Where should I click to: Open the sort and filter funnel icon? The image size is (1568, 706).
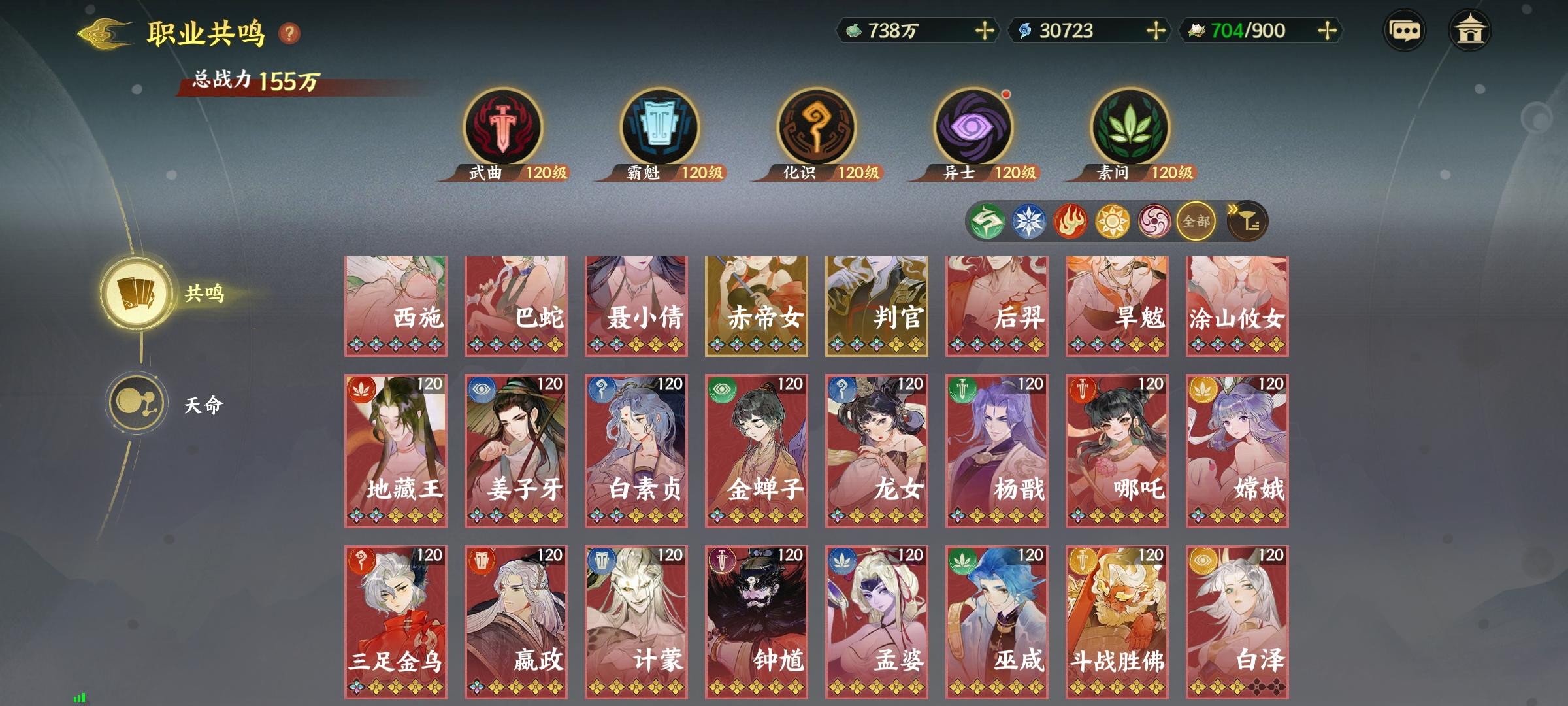1247,222
